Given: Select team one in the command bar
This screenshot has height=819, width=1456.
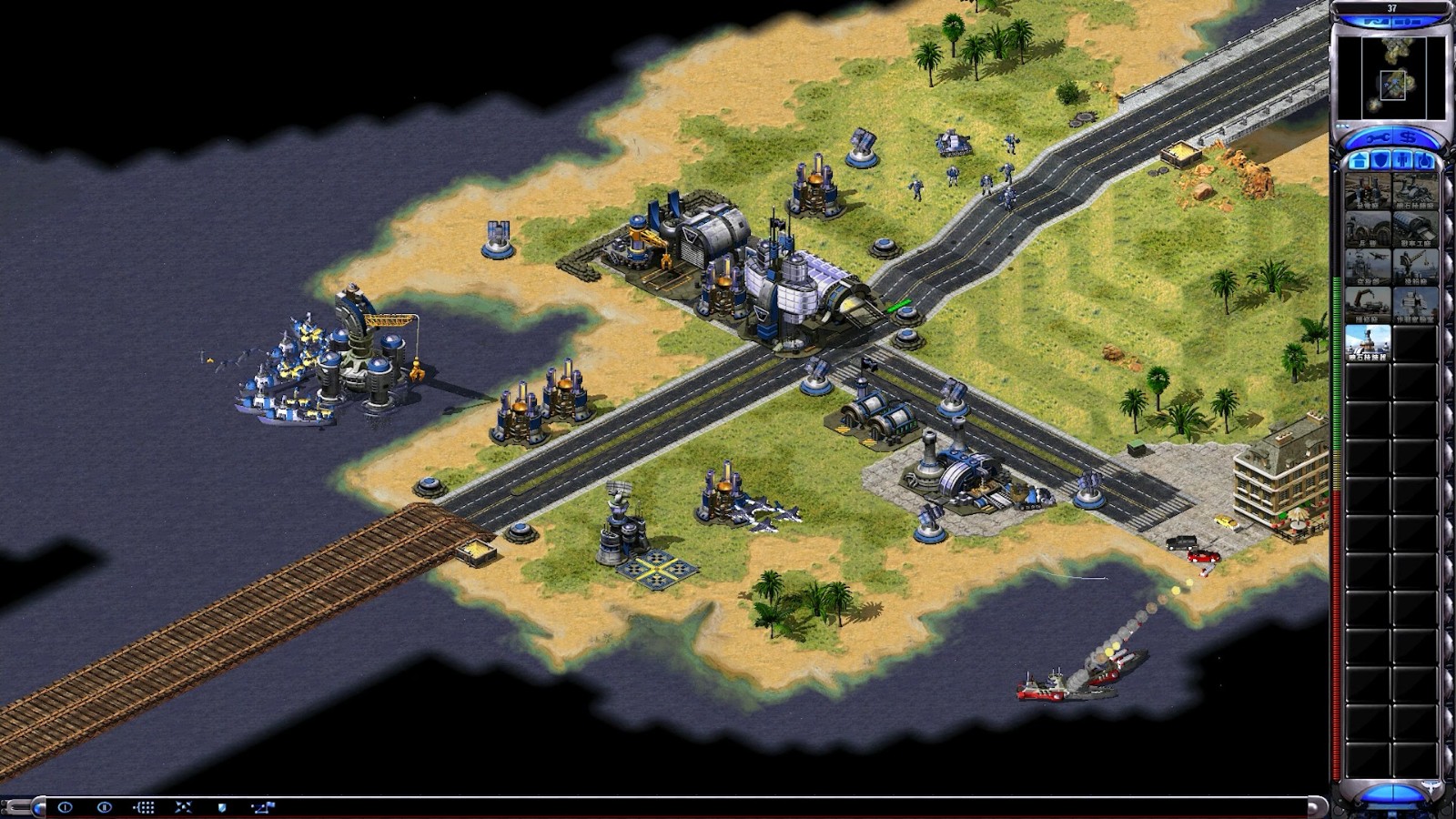Looking at the screenshot, I should [x=65, y=807].
